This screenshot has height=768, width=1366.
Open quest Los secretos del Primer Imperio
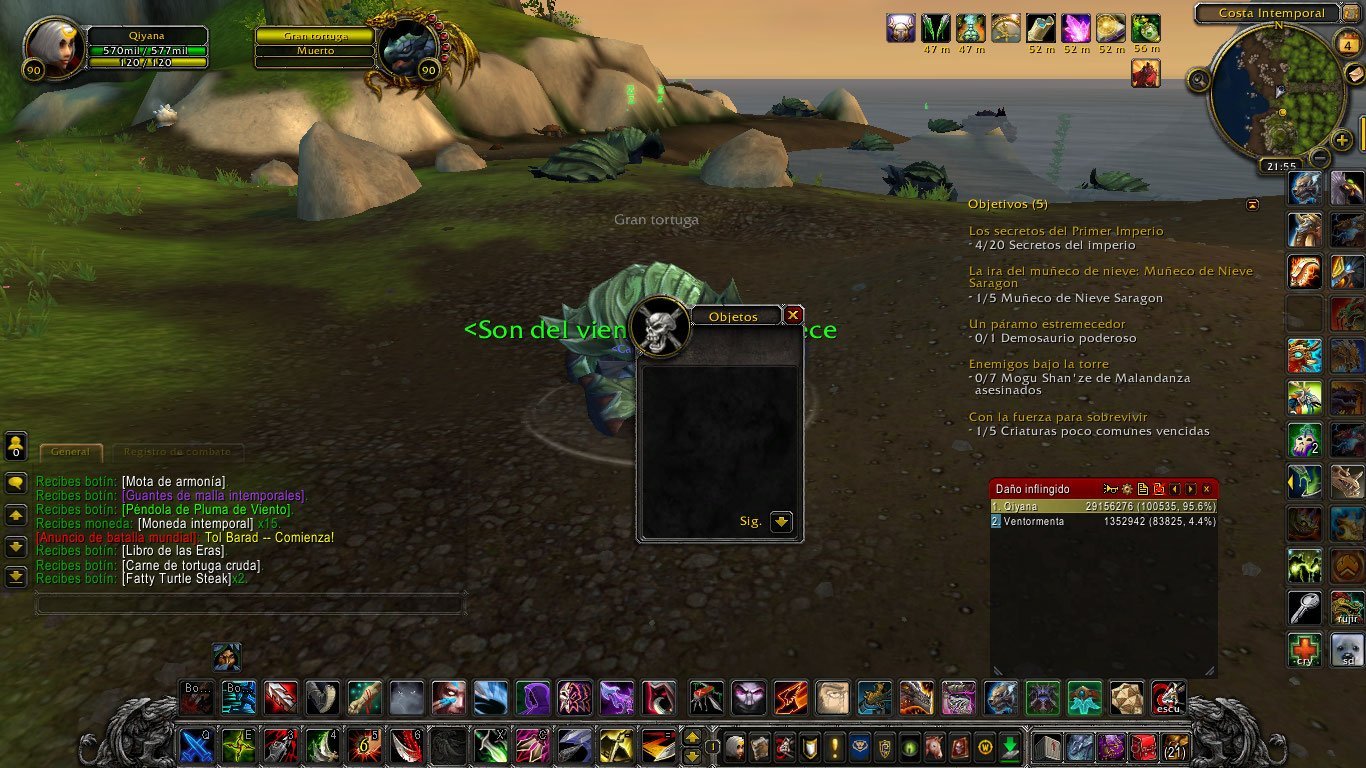click(1066, 231)
